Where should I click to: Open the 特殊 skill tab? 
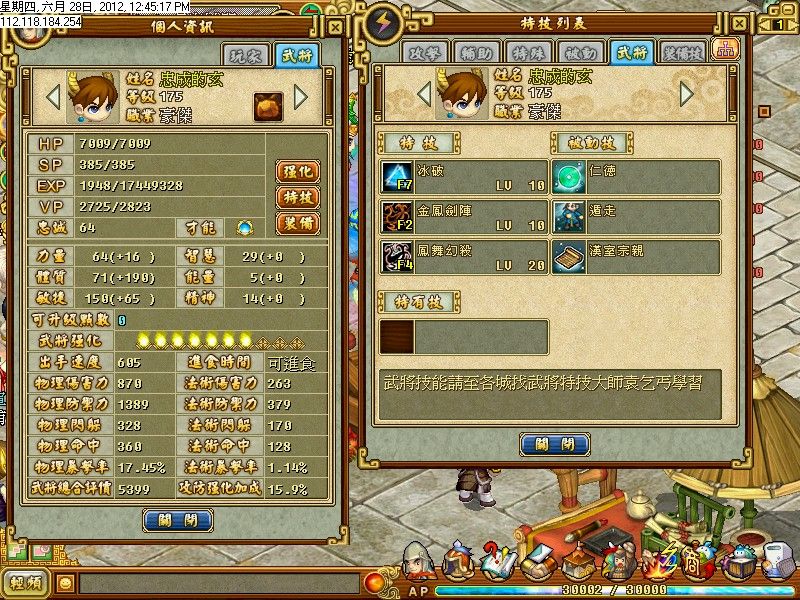click(519, 52)
